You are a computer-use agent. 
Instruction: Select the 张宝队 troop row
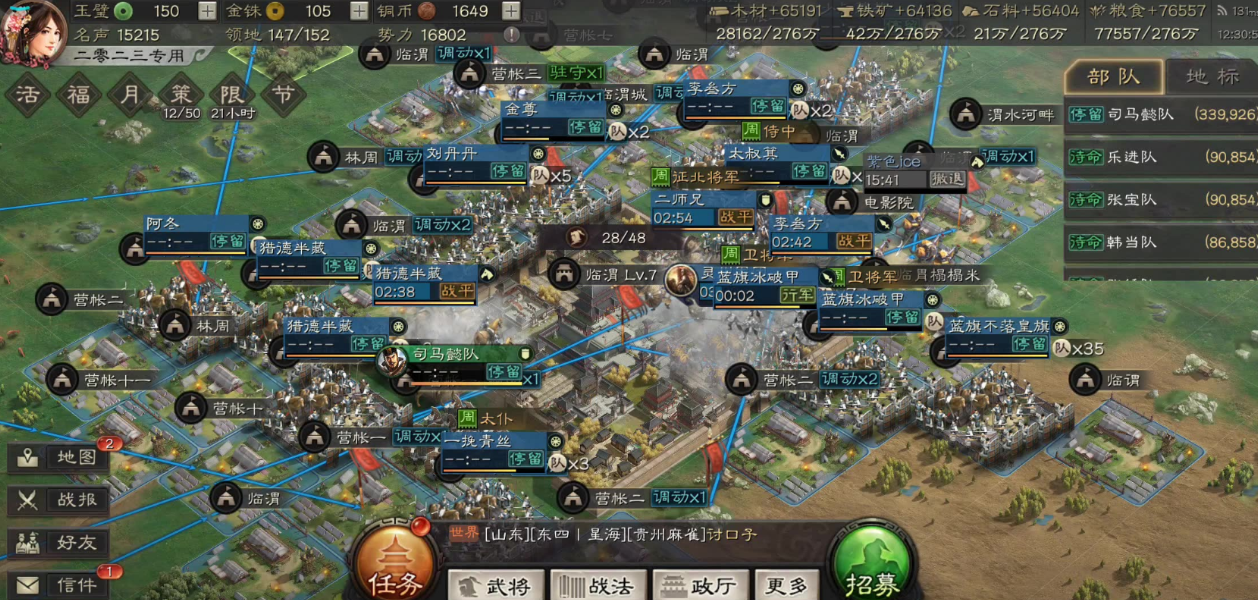click(1160, 199)
